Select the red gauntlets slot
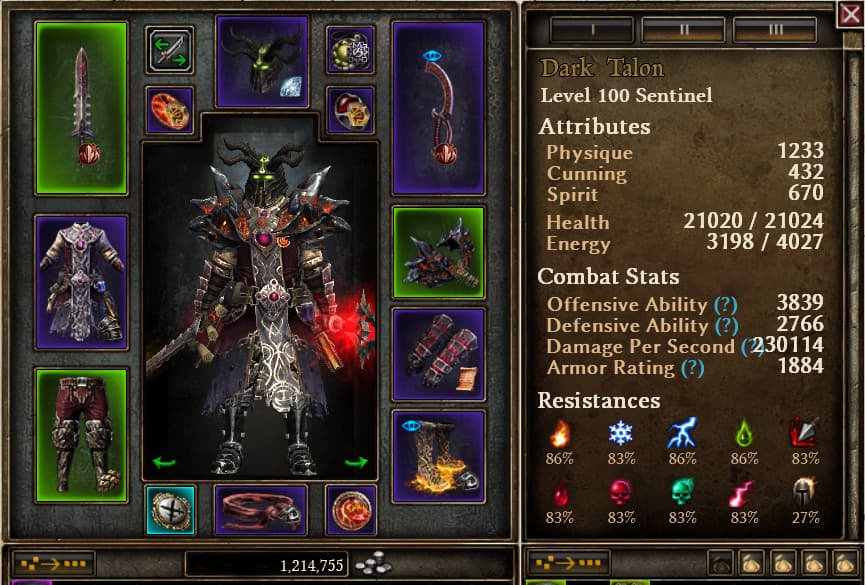The image size is (865, 585). (438, 353)
